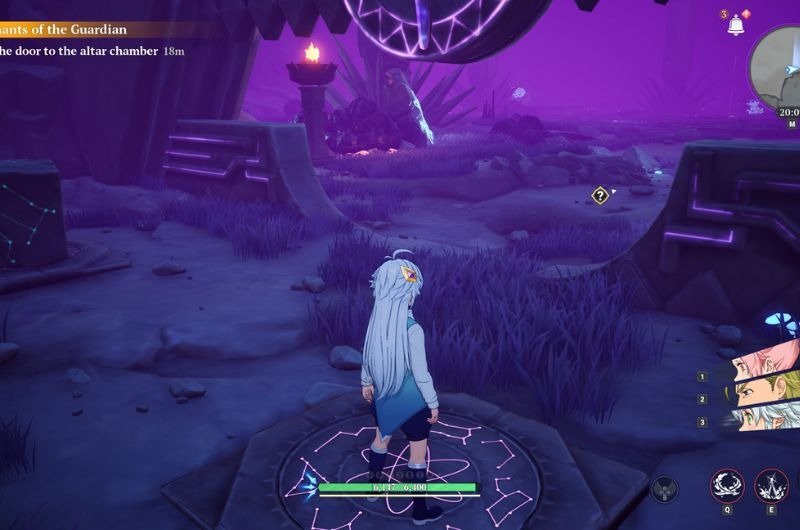800x530 pixels.
Task: Click the question mark quest marker
Action: [600, 196]
